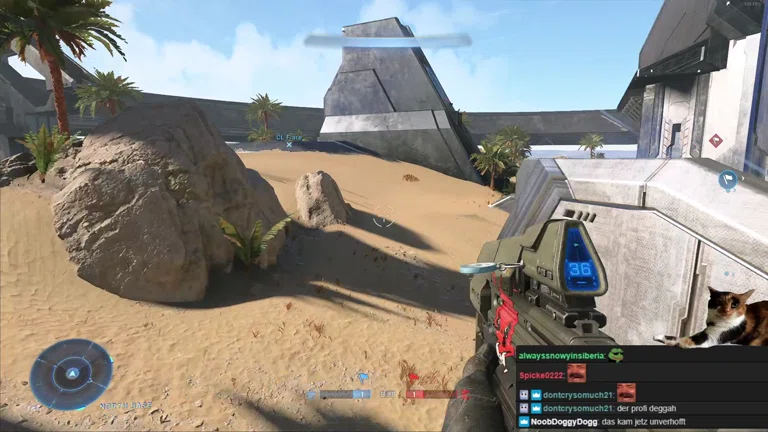Click the blue team flag score icon

point(362,379)
